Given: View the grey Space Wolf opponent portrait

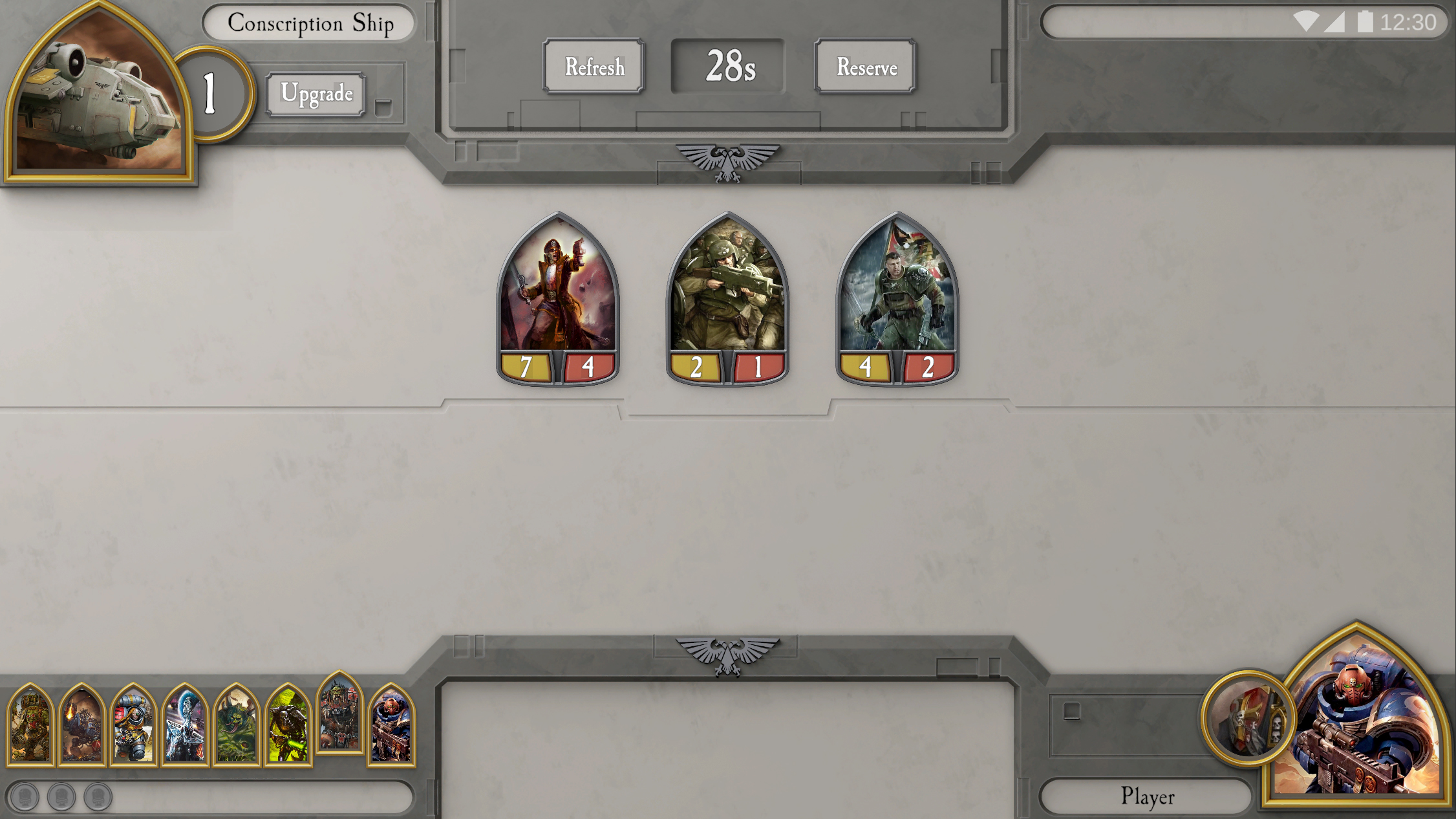Looking at the screenshot, I should (133, 725).
